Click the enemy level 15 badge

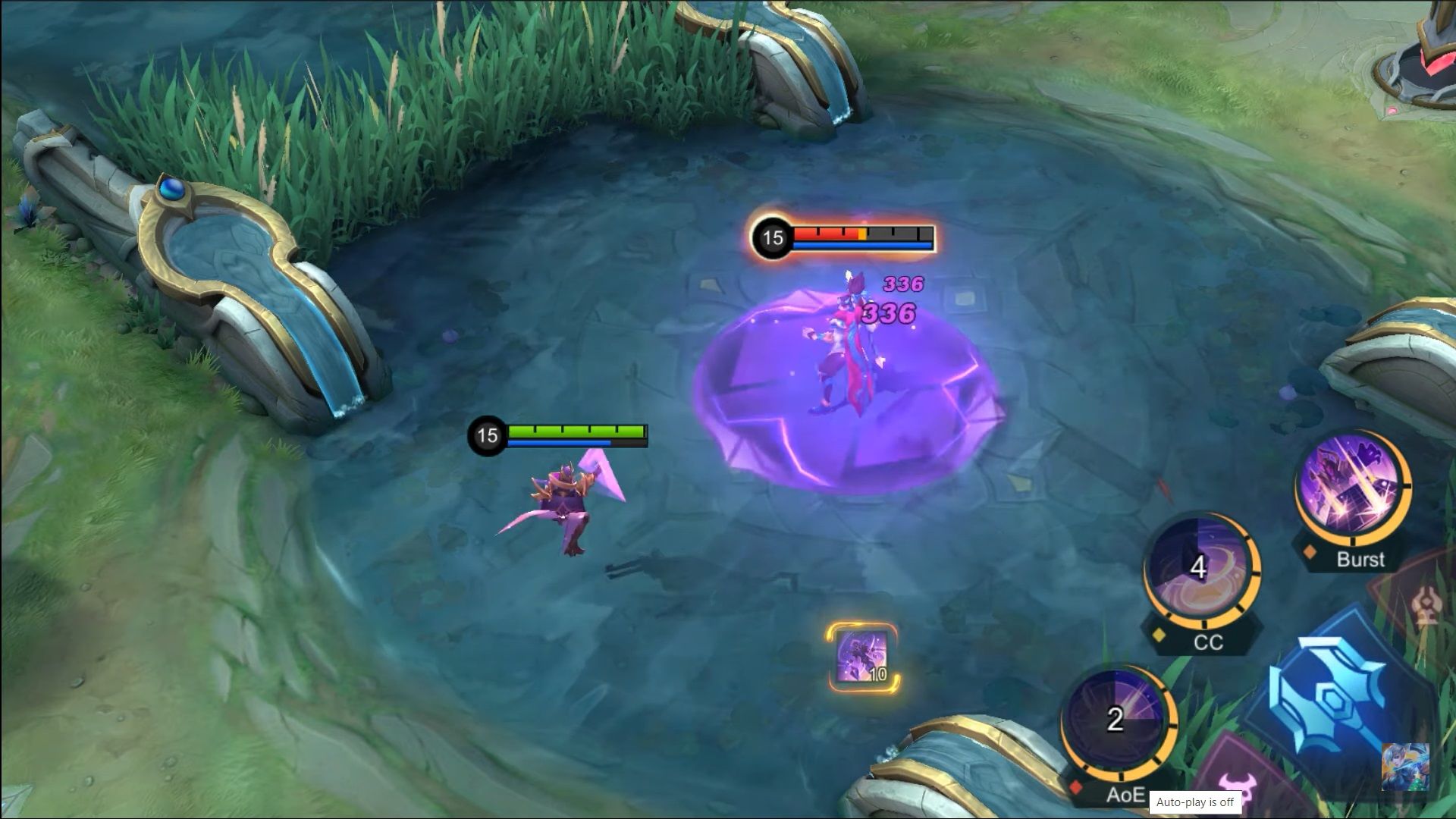click(x=772, y=237)
